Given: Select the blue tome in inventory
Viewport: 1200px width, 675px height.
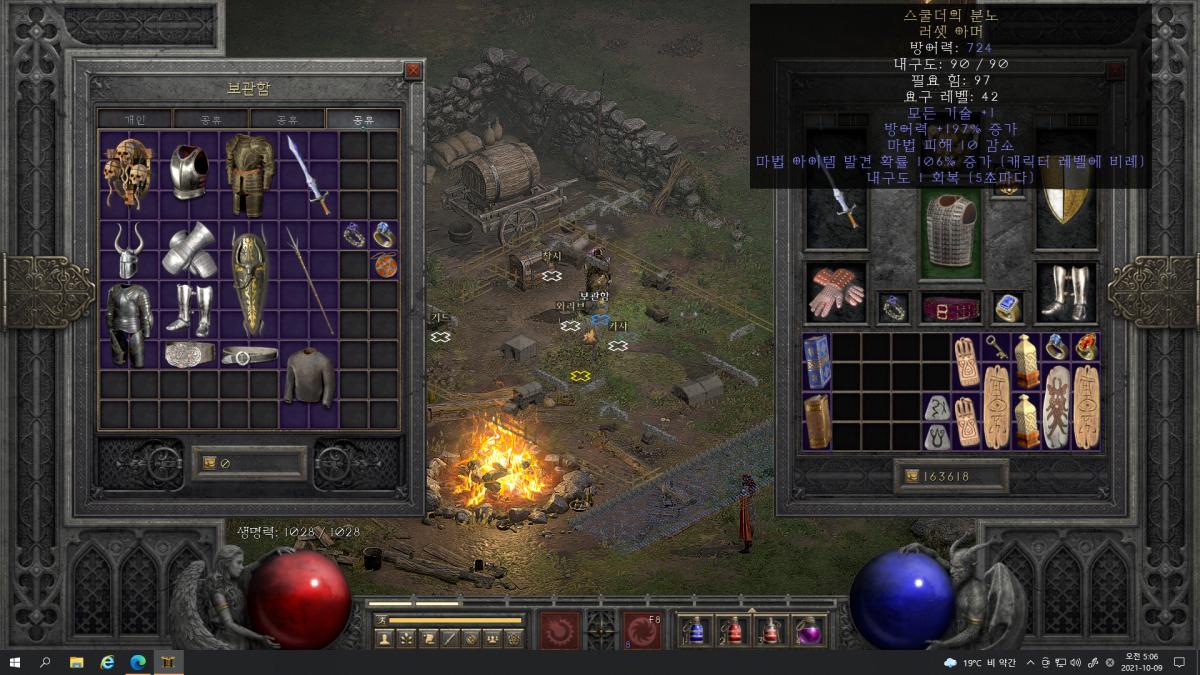Looking at the screenshot, I should [817, 361].
